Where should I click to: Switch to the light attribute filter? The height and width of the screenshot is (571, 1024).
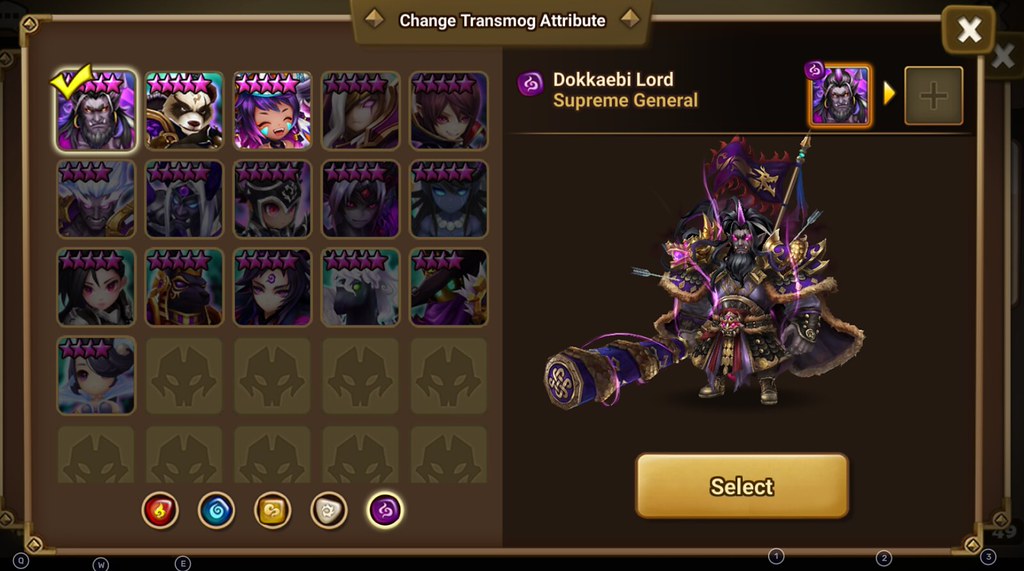coord(328,510)
